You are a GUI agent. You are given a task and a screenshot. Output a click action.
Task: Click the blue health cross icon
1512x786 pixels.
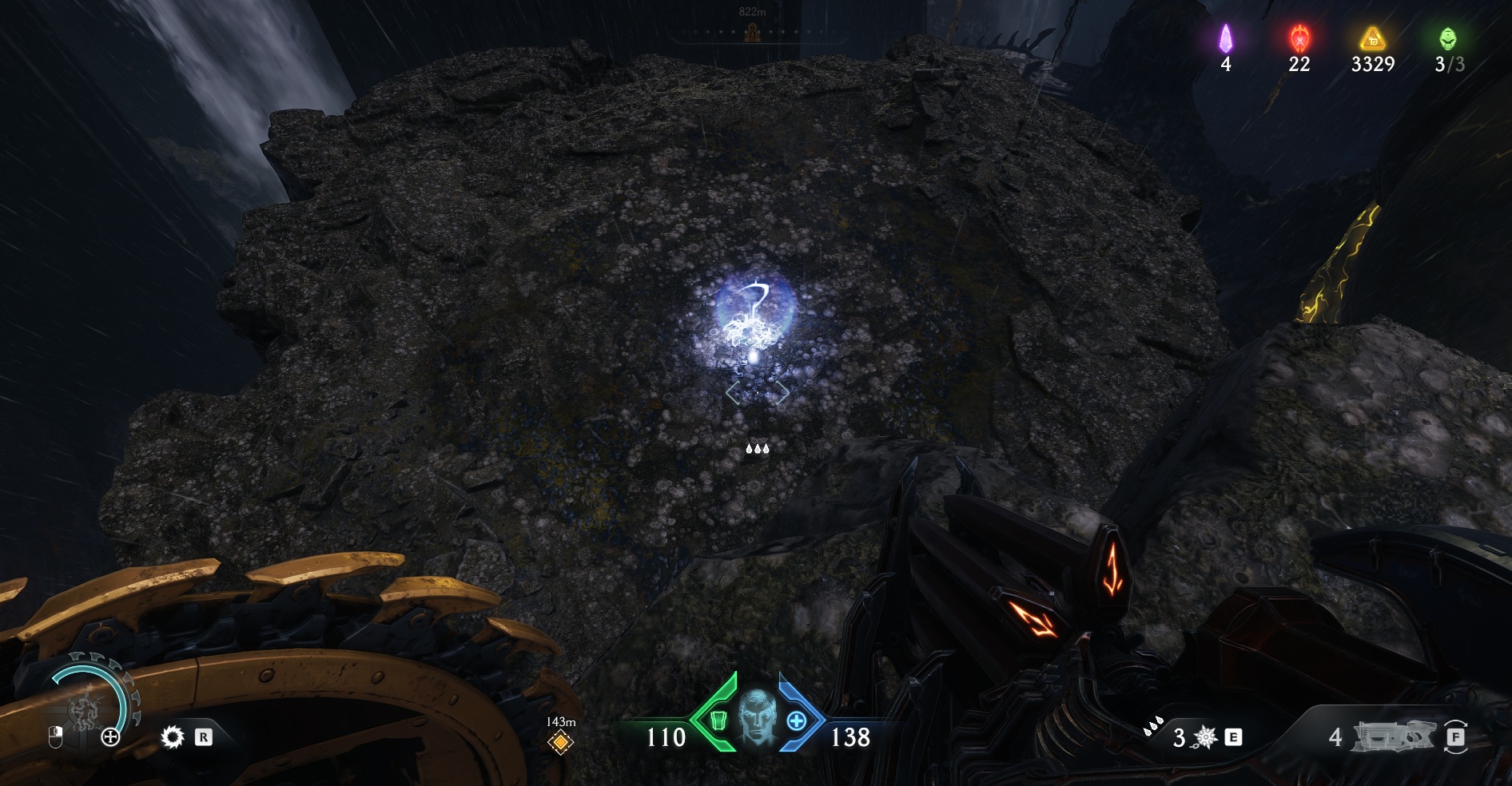796,721
